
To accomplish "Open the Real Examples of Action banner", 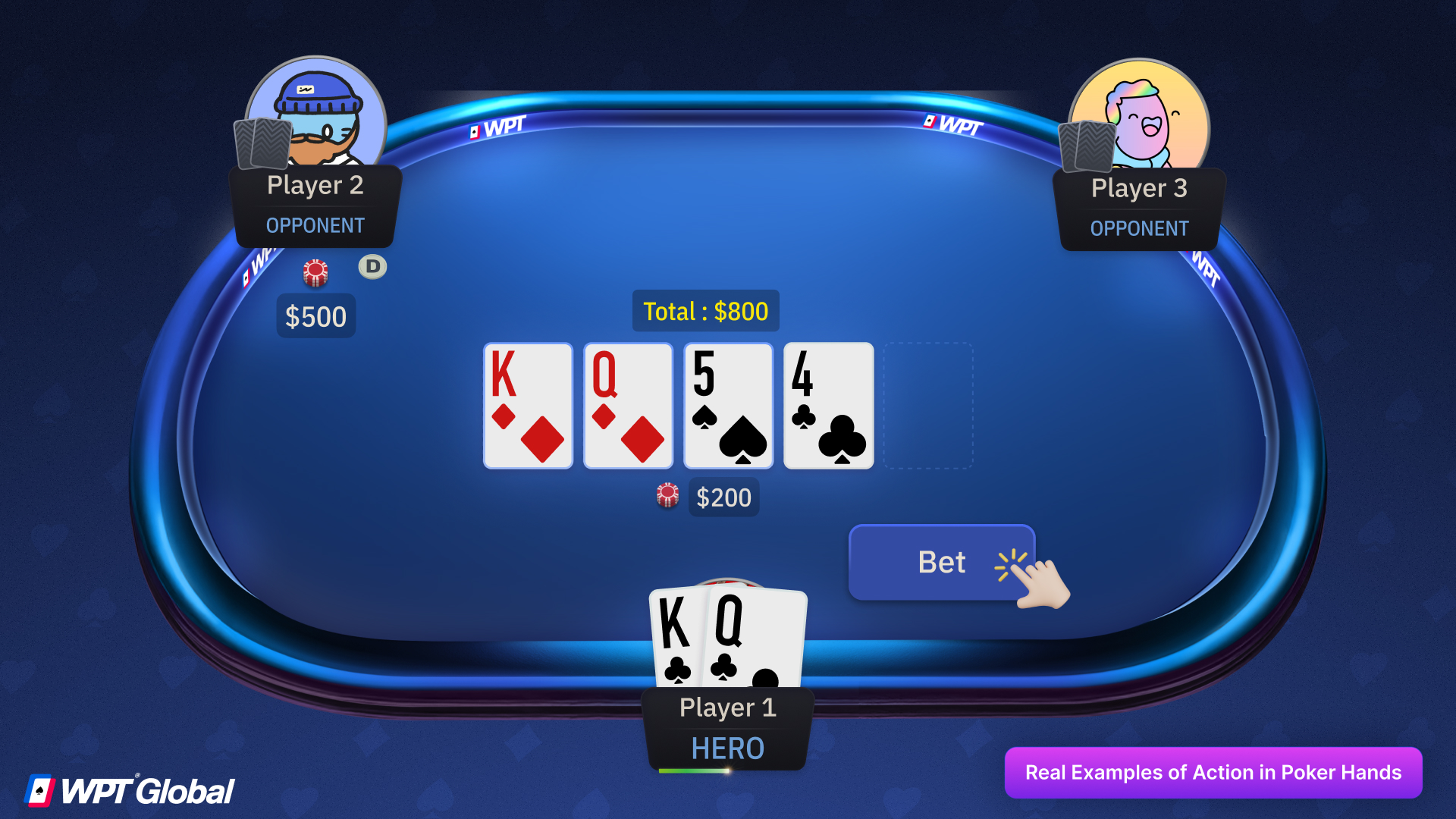I will point(1213,772).
